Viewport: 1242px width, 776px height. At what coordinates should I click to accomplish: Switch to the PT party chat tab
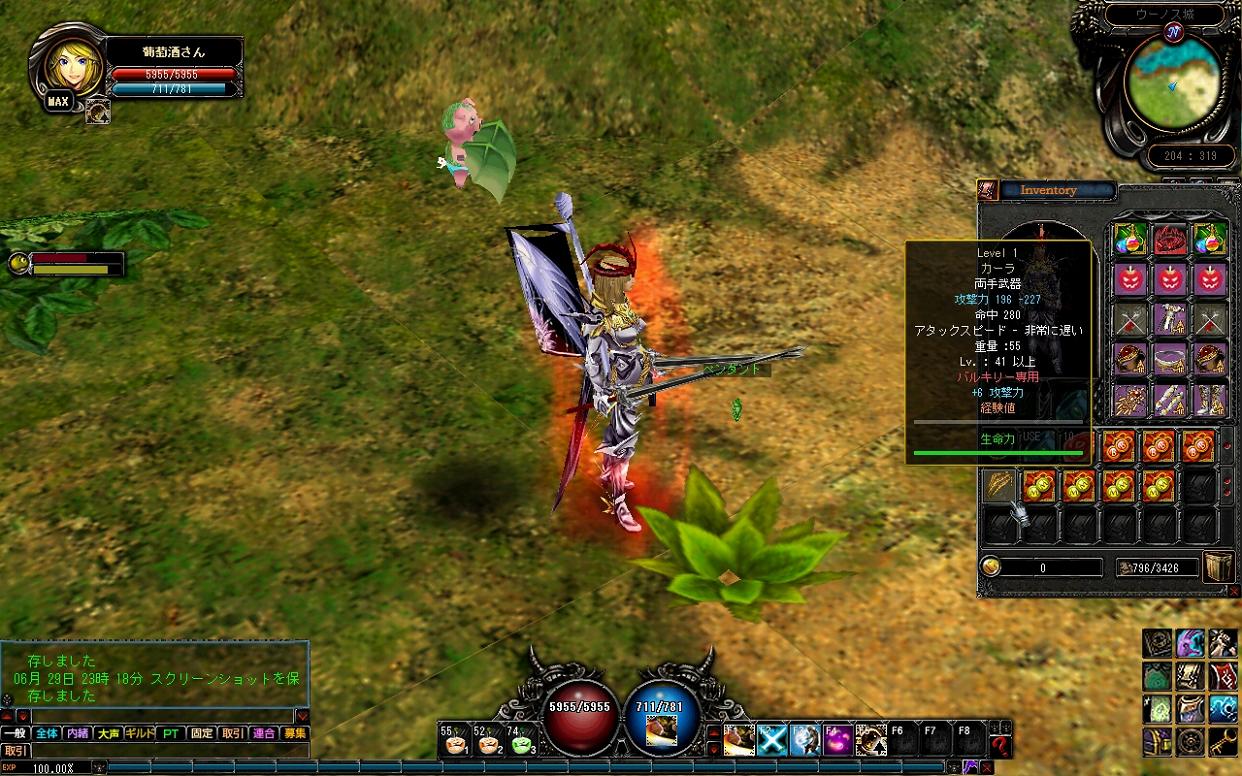coord(171,733)
